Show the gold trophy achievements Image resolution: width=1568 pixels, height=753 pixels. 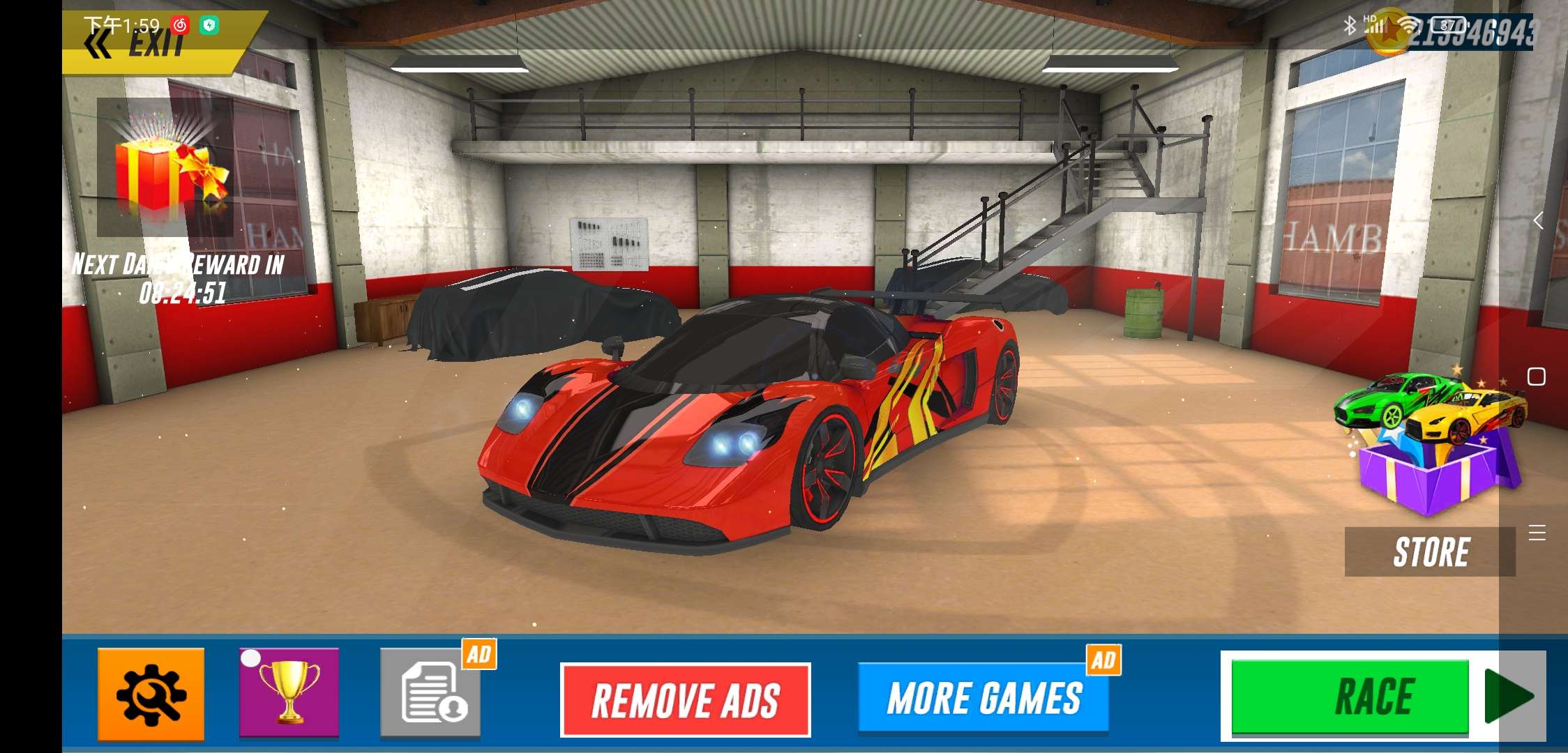289,692
